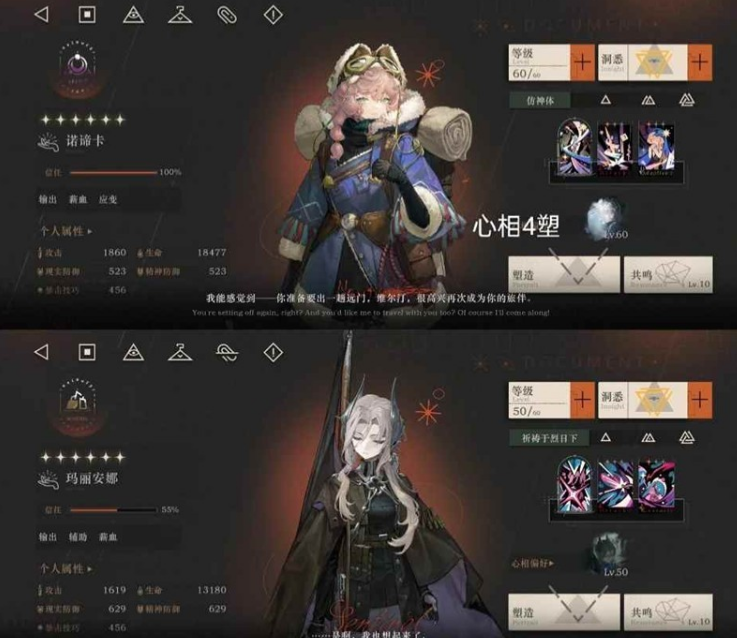737x638 pixels.
Task: Open the garment hanger icon above 诺谛卡
Action: 180,15
